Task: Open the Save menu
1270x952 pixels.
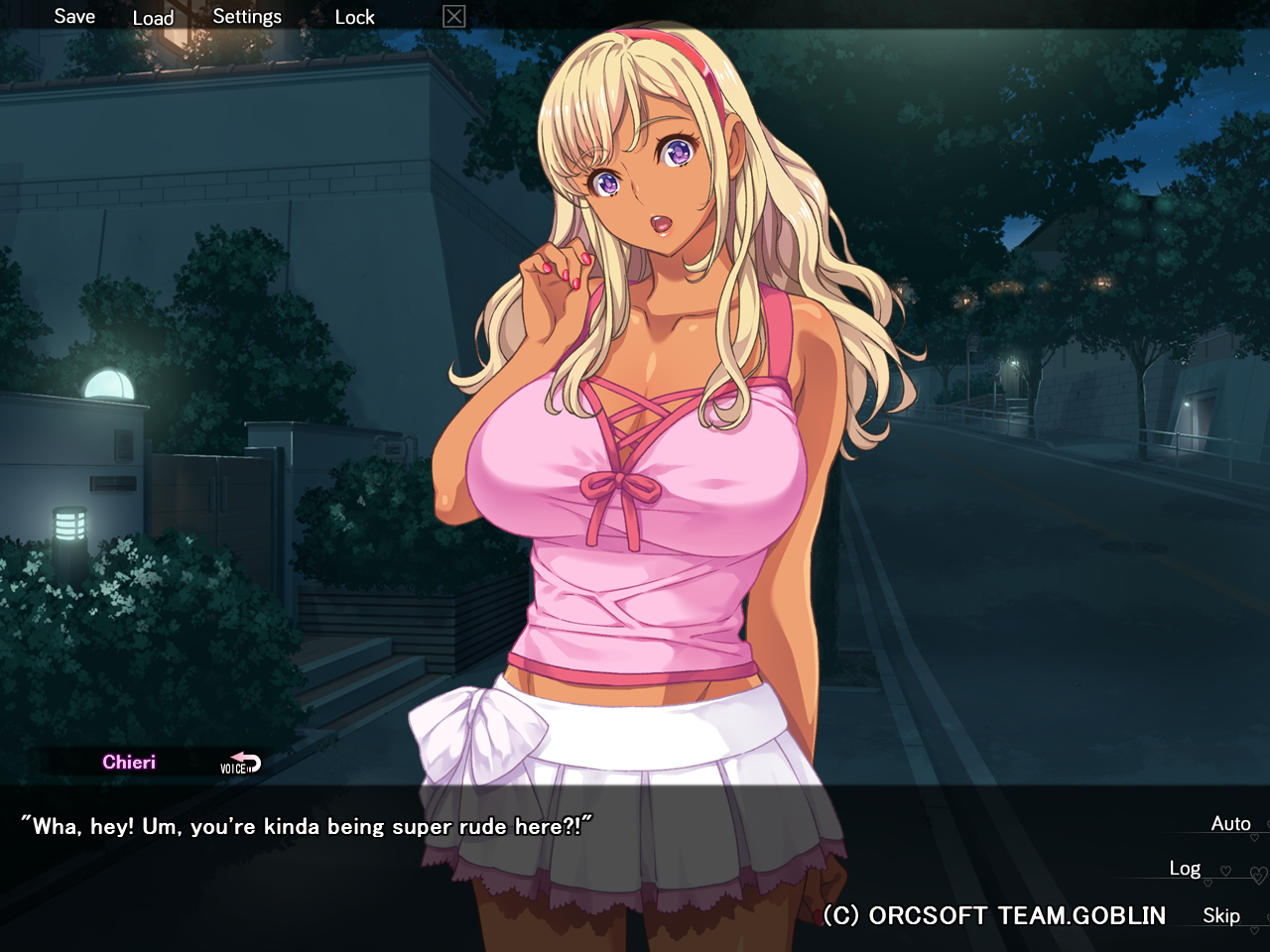Action: pos(74,17)
